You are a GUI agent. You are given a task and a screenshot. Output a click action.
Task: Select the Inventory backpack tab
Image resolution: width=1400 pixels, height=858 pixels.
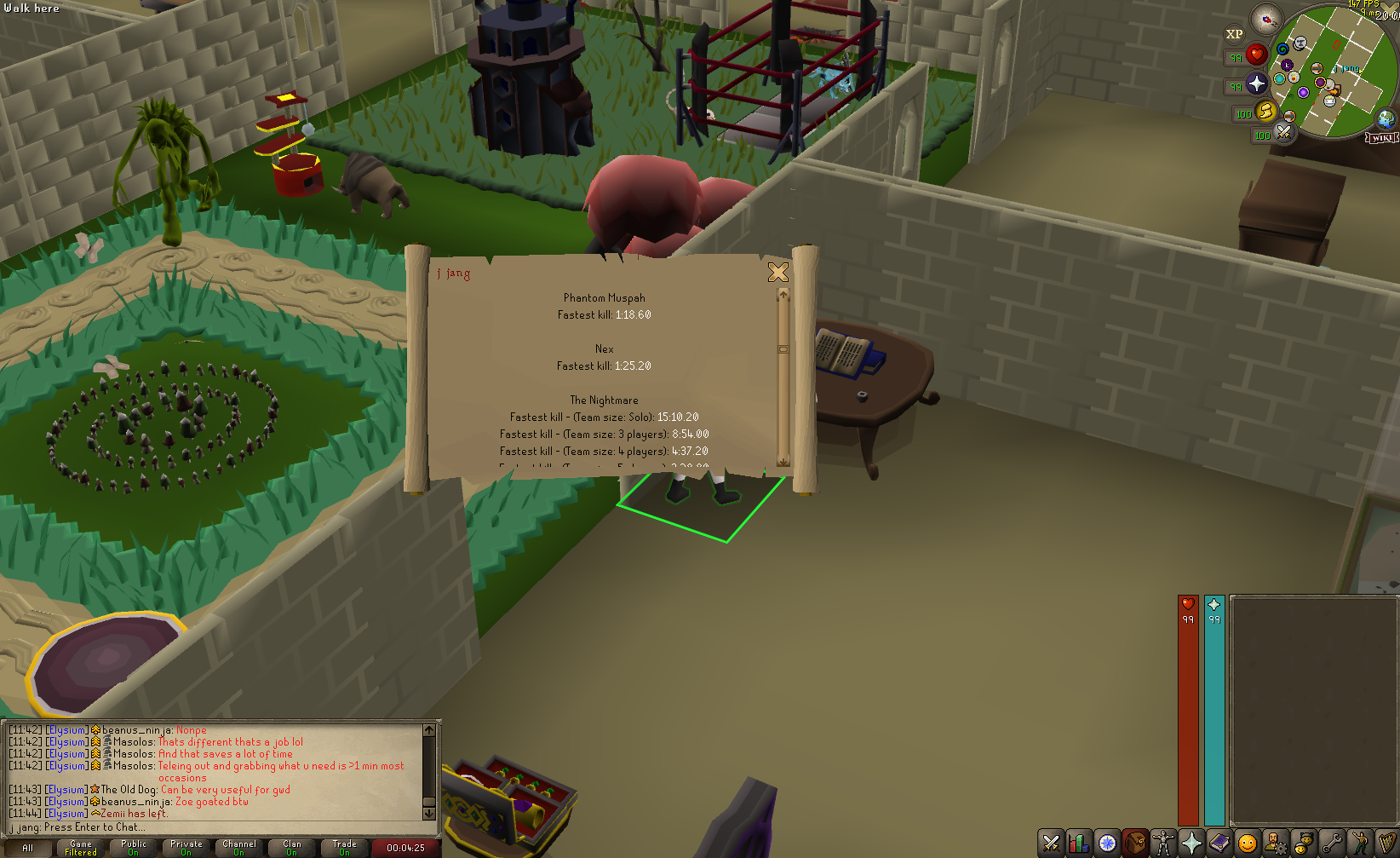click(x=1135, y=843)
